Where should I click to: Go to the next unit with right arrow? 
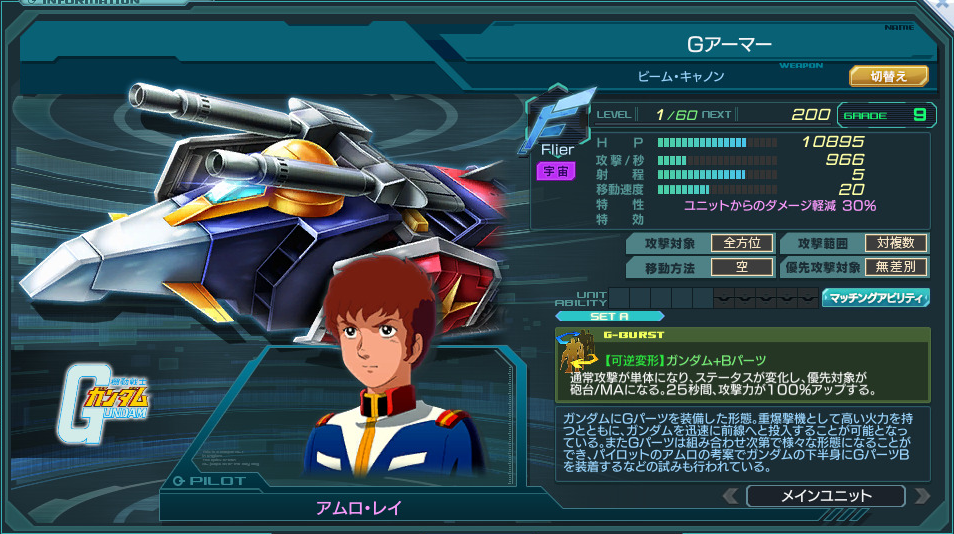(922, 496)
